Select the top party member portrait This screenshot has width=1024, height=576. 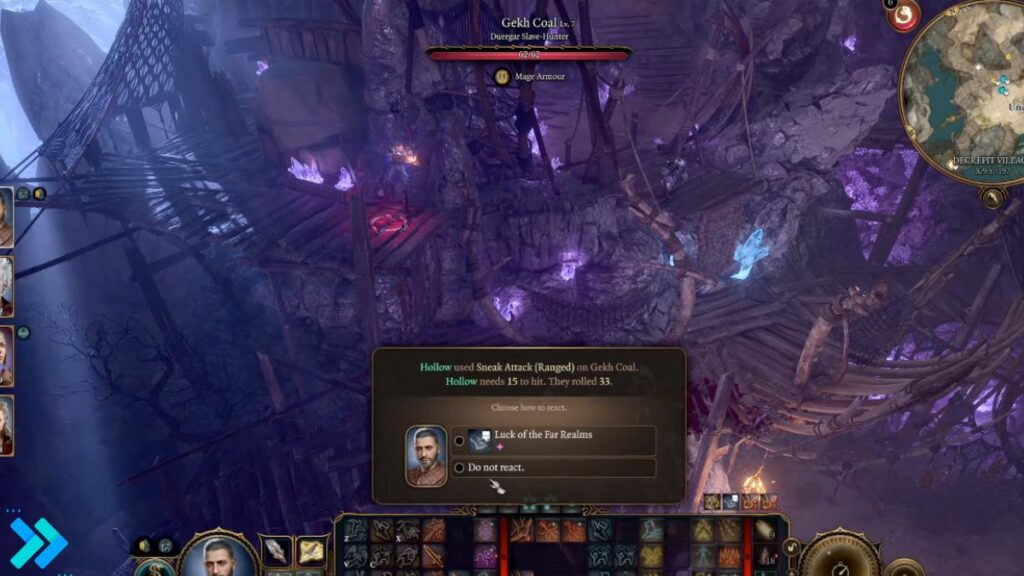(x=5, y=219)
